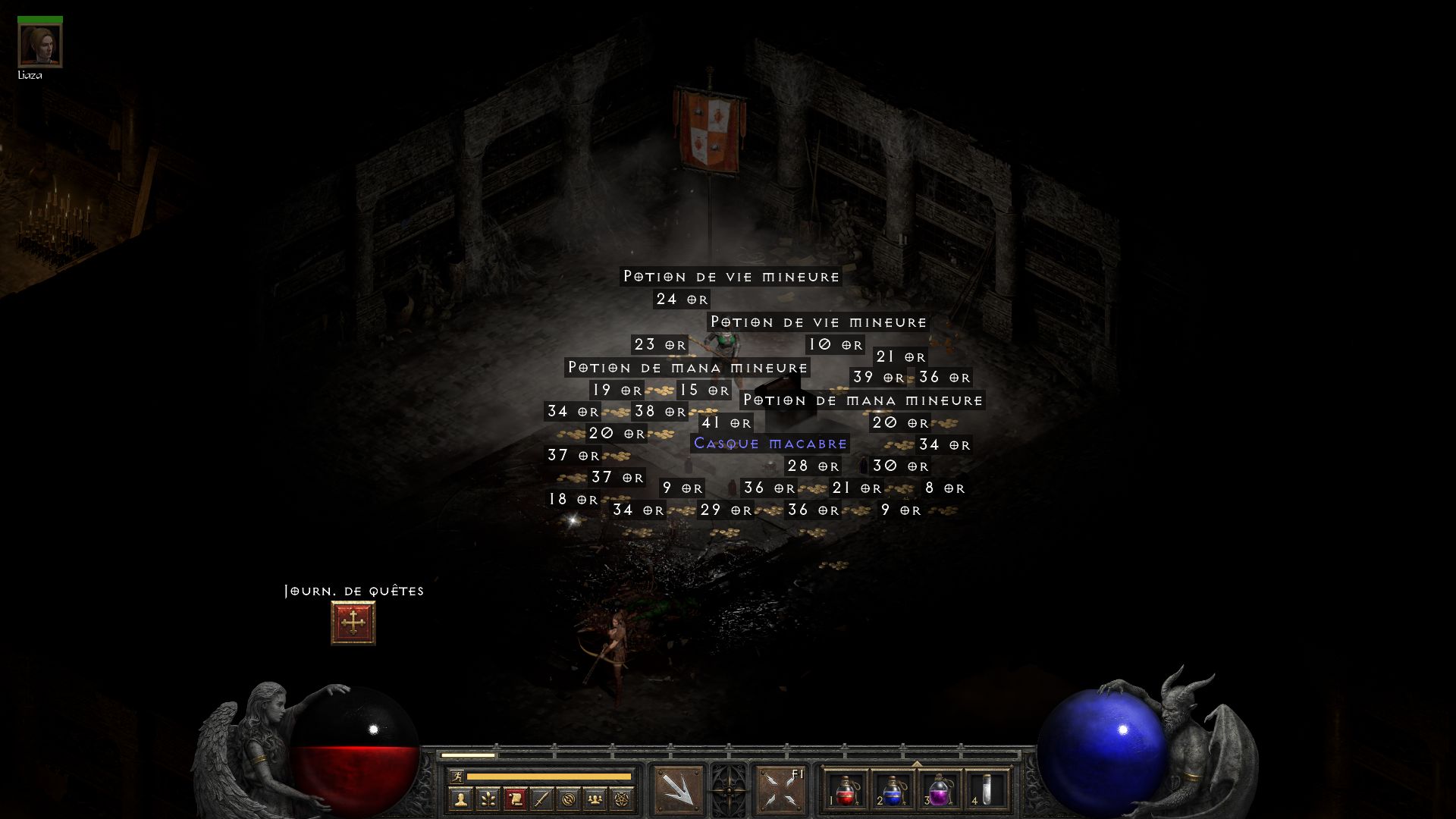Select the left-click arrow attack skill
The width and height of the screenshot is (1456, 819).
tap(678, 790)
